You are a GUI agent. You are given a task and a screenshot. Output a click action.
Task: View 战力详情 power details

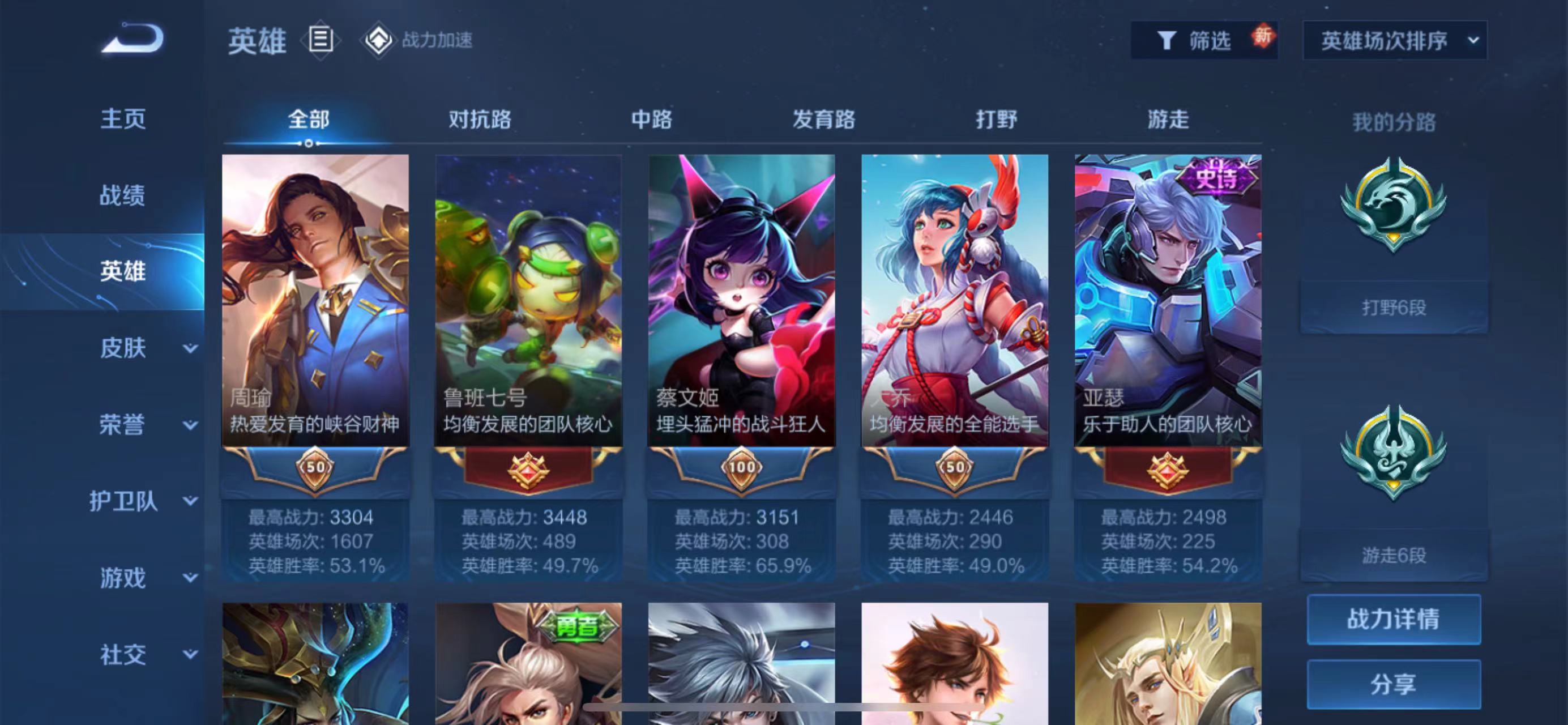click(1393, 619)
